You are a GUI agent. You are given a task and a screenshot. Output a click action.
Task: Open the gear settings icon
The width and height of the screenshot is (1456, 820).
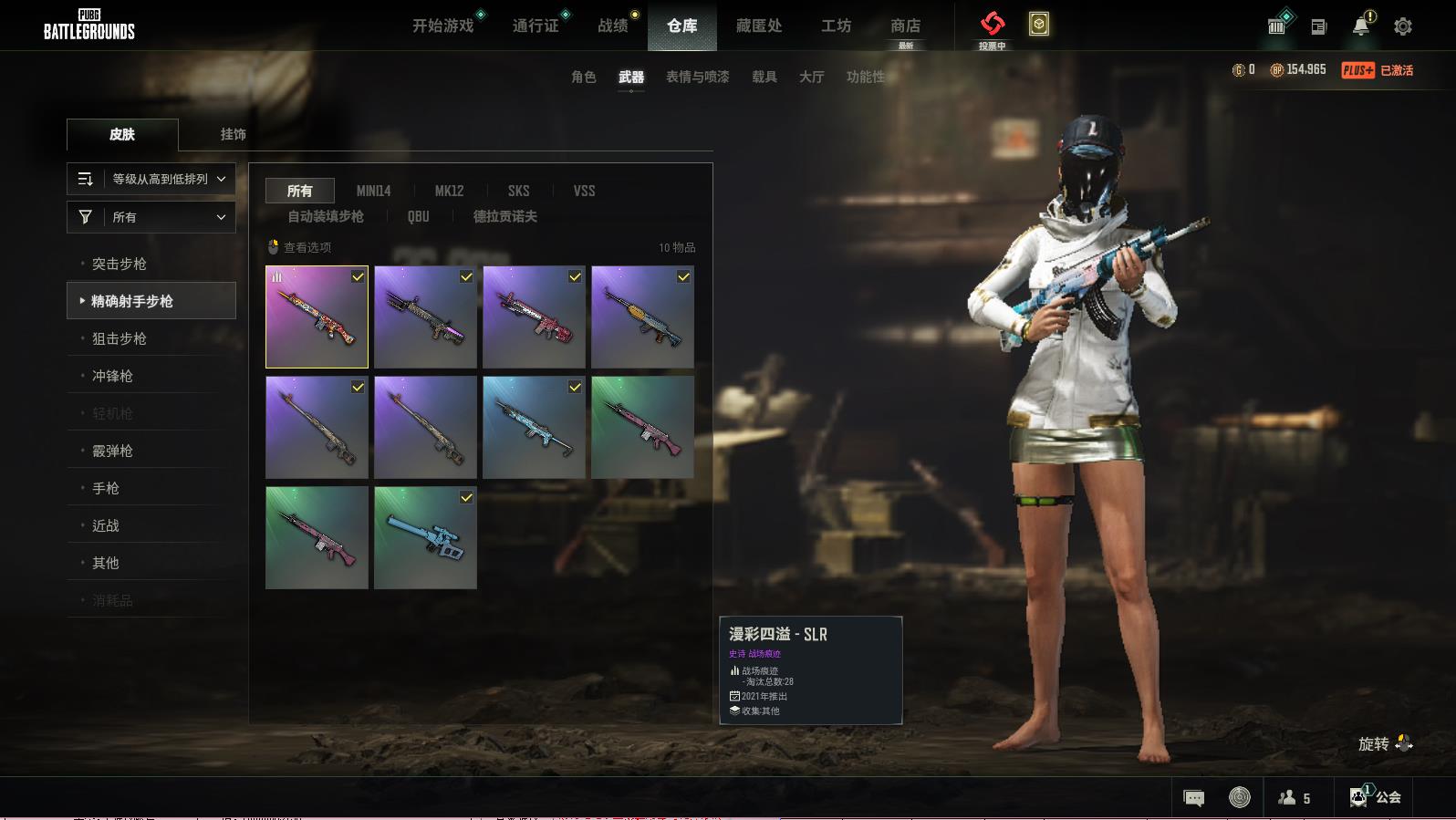point(1403,26)
